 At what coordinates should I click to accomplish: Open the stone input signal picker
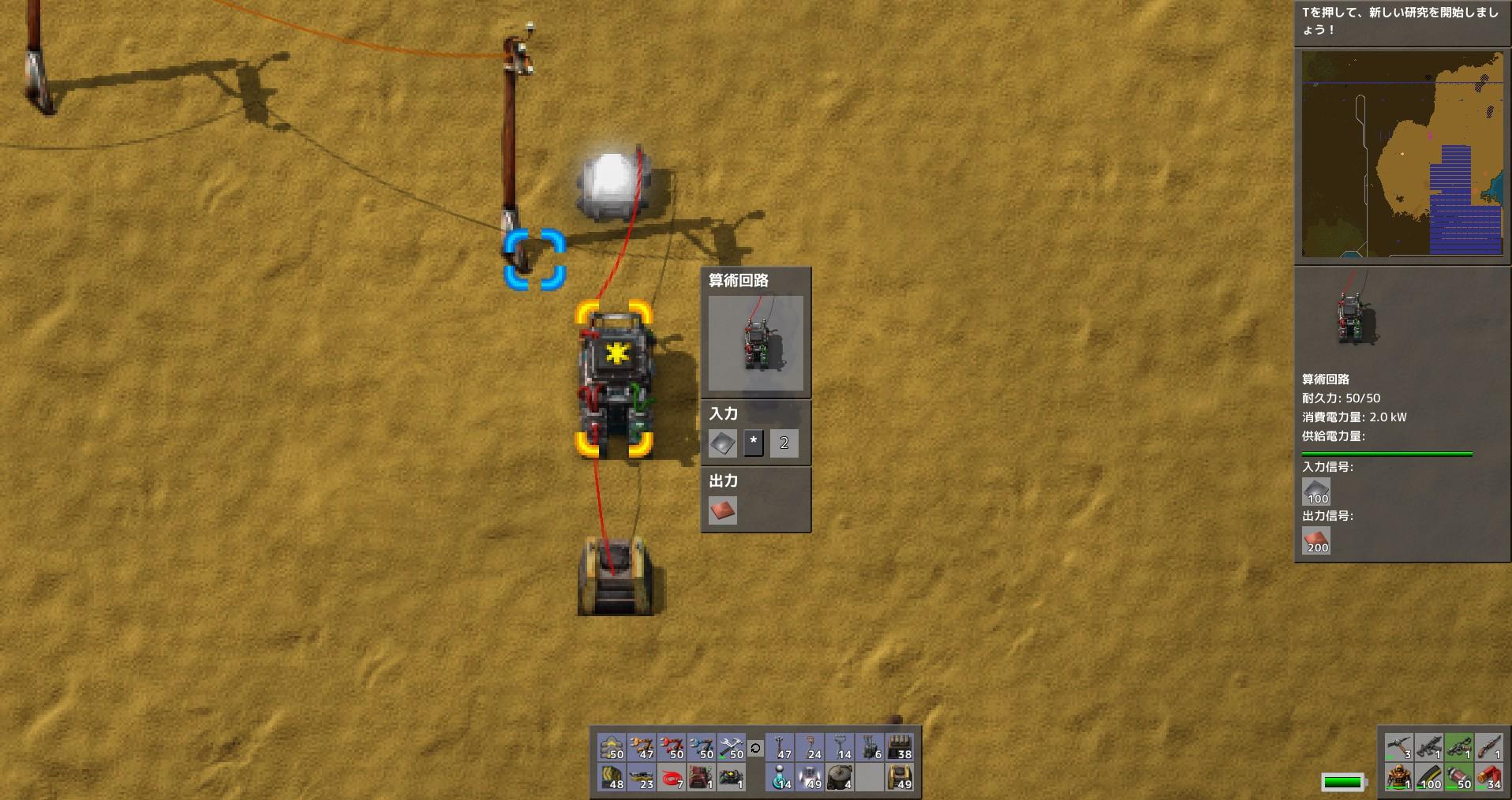(x=722, y=443)
